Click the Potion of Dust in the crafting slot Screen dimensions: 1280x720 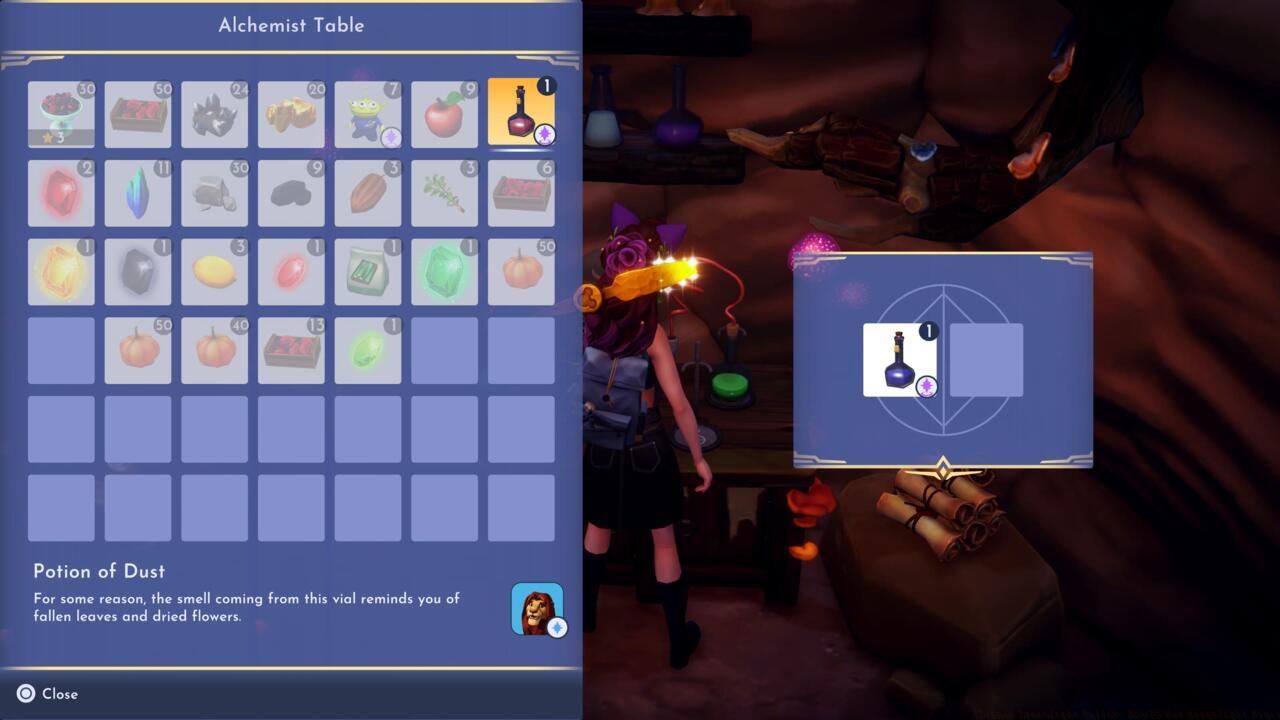click(x=899, y=360)
